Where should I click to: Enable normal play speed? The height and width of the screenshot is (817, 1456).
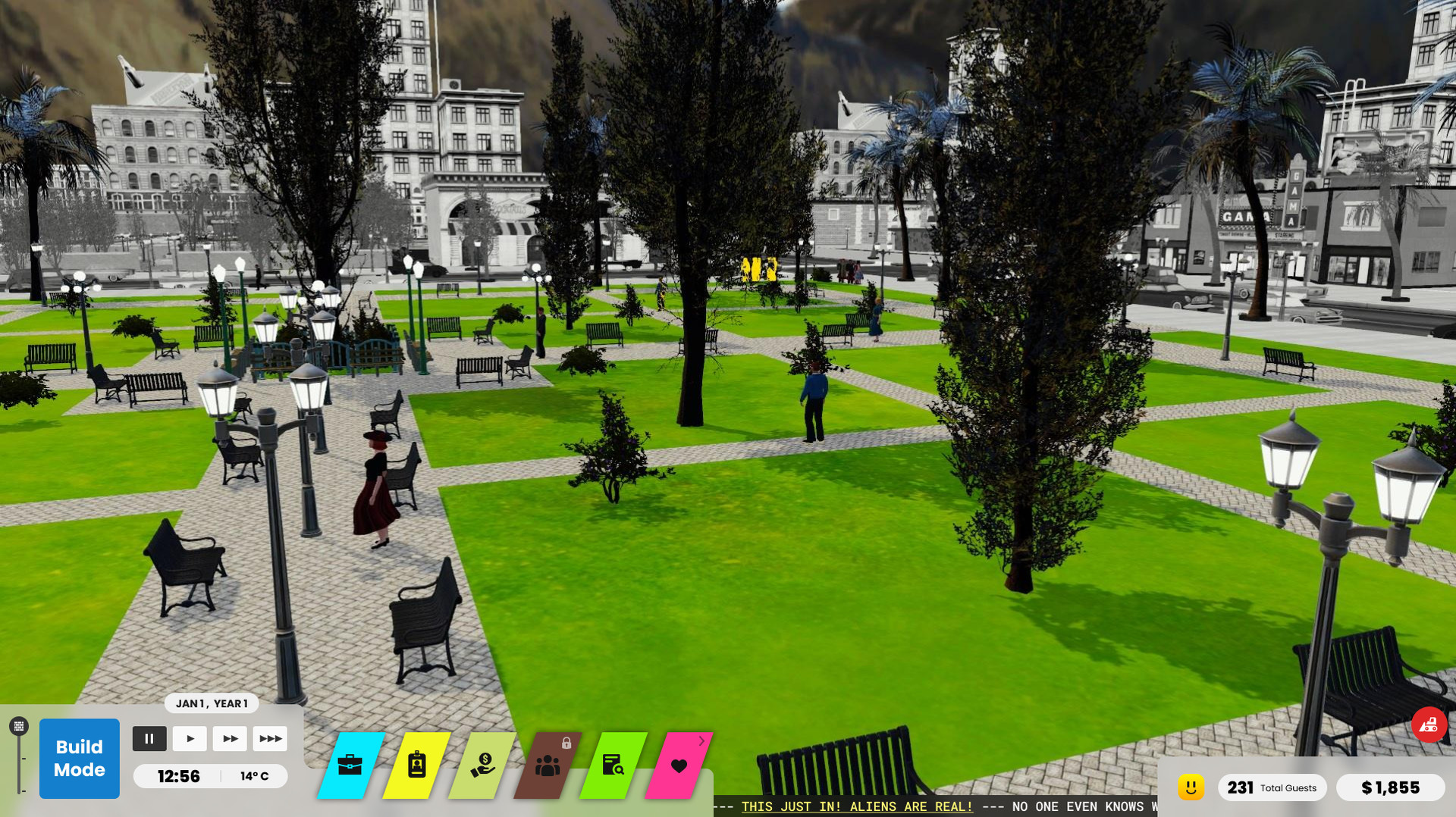point(190,738)
